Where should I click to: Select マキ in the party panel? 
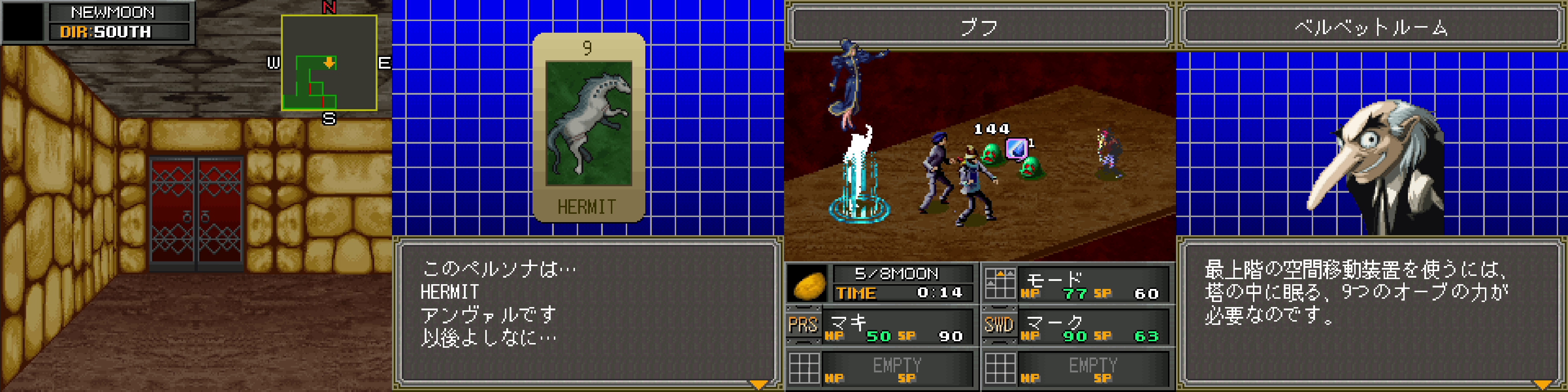click(x=898, y=327)
